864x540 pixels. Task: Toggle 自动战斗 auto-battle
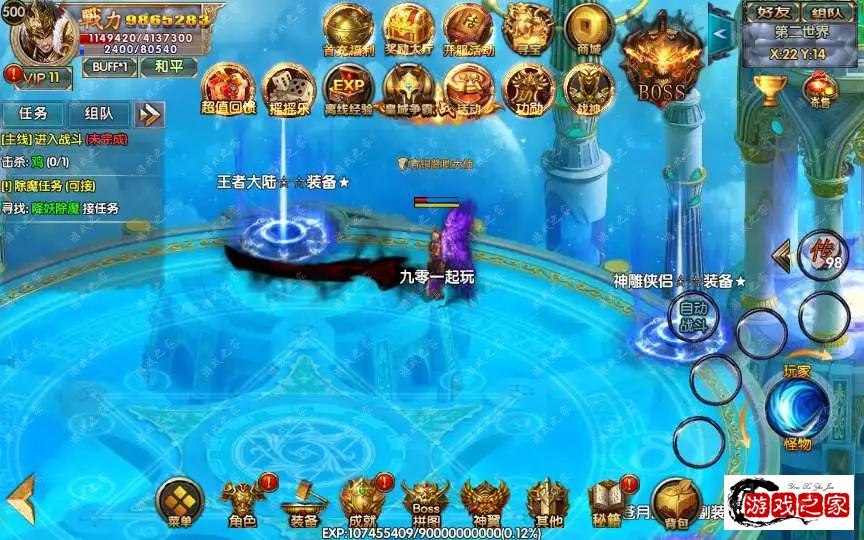coord(693,316)
